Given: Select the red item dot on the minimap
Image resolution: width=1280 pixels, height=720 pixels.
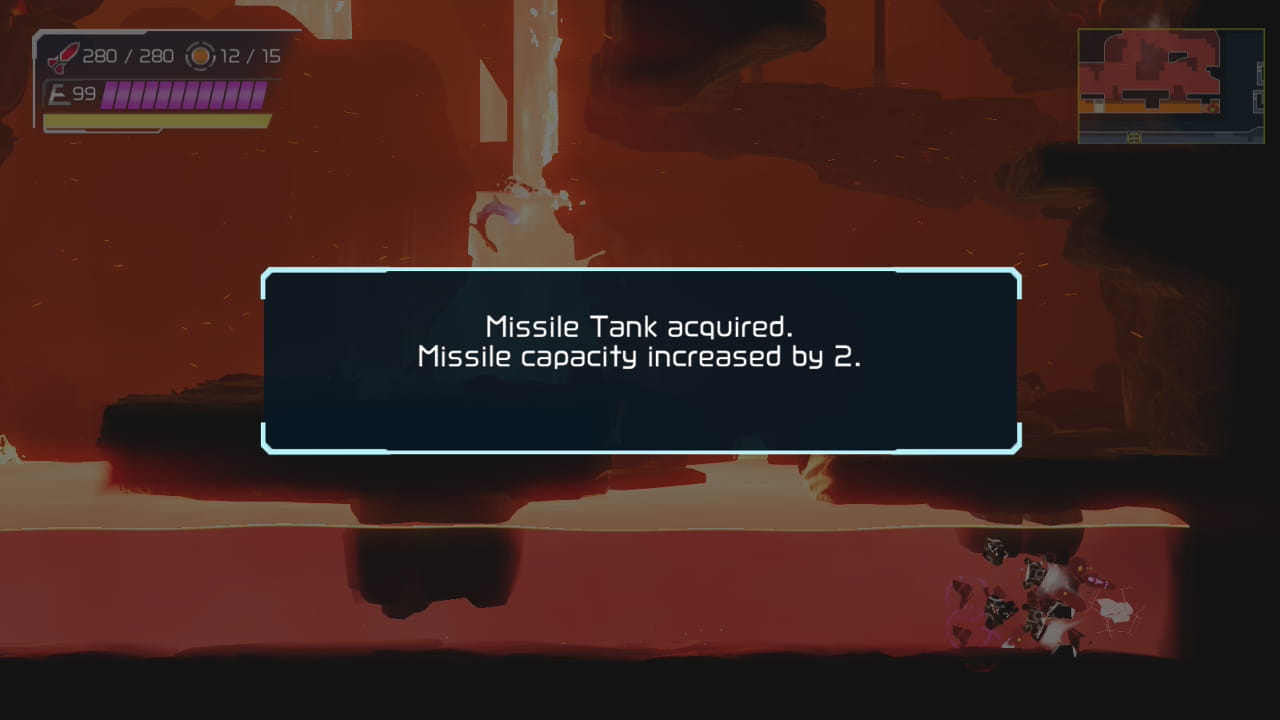Looking at the screenshot, I should [1212, 108].
